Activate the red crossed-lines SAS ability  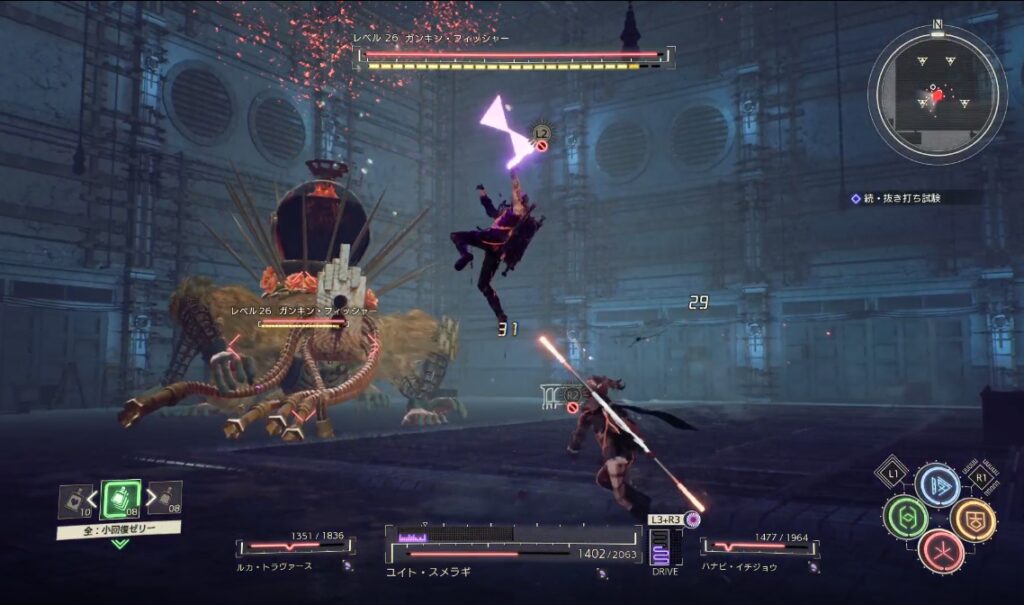940,551
